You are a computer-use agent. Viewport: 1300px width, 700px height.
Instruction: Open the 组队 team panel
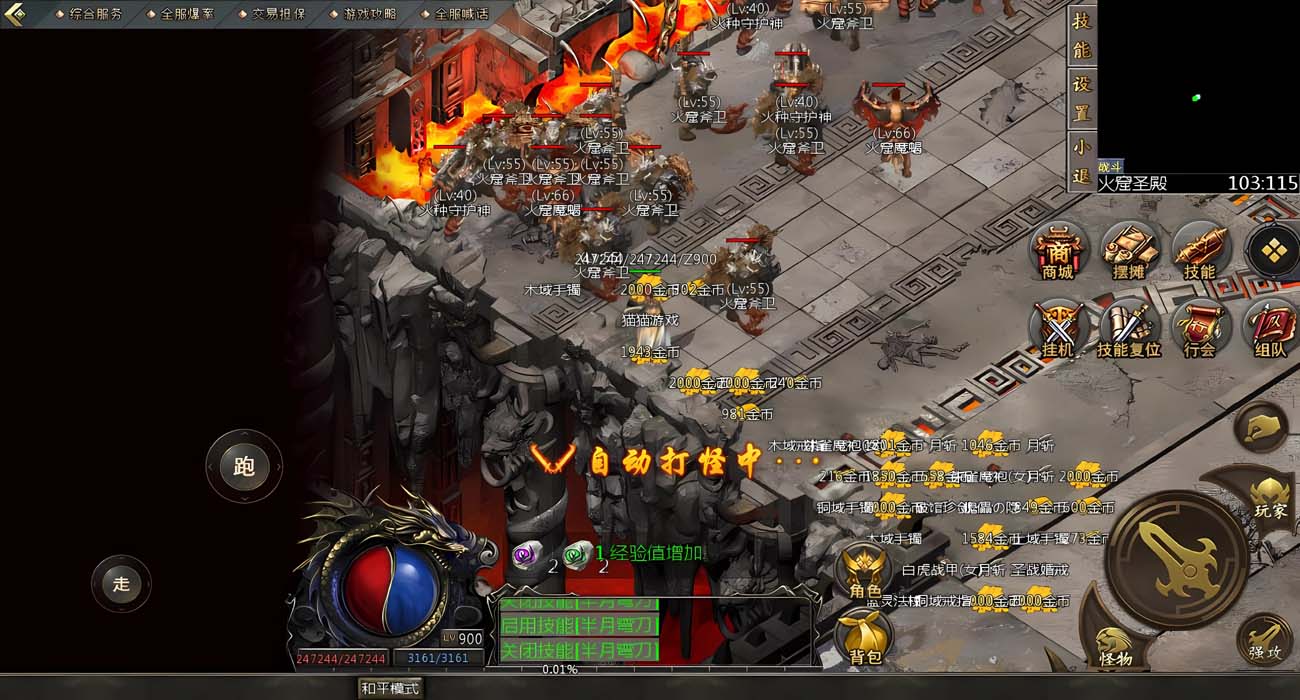tap(1270, 328)
